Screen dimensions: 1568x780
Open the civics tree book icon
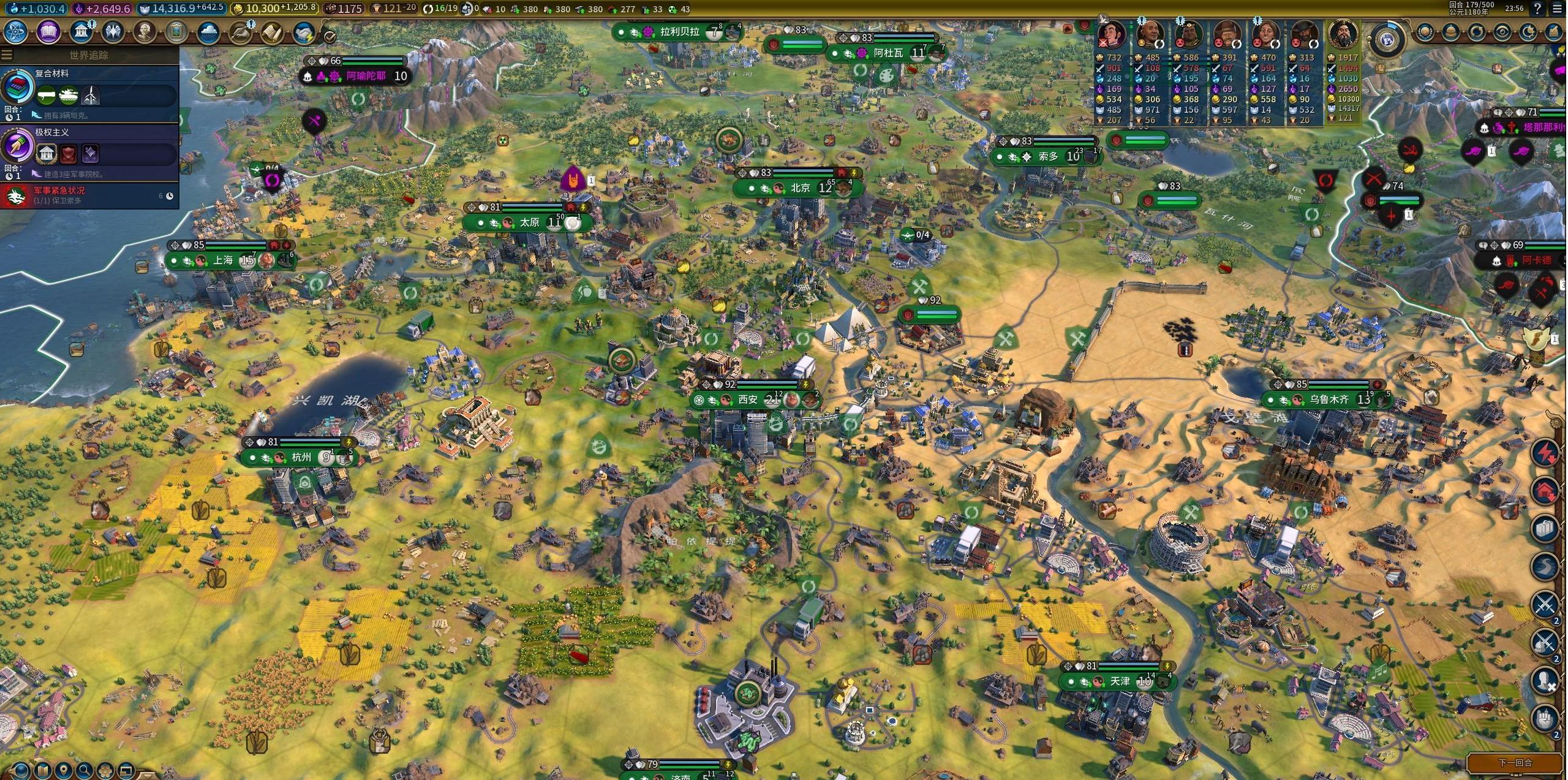pos(48,32)
